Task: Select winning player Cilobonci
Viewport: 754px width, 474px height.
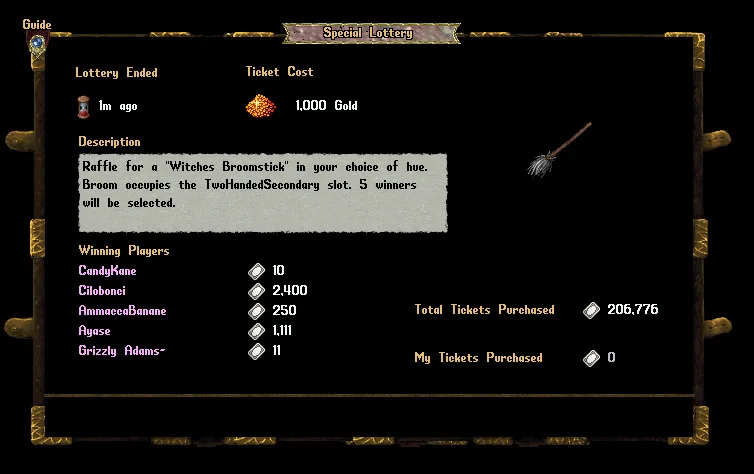Action: (x=102, y=291)
